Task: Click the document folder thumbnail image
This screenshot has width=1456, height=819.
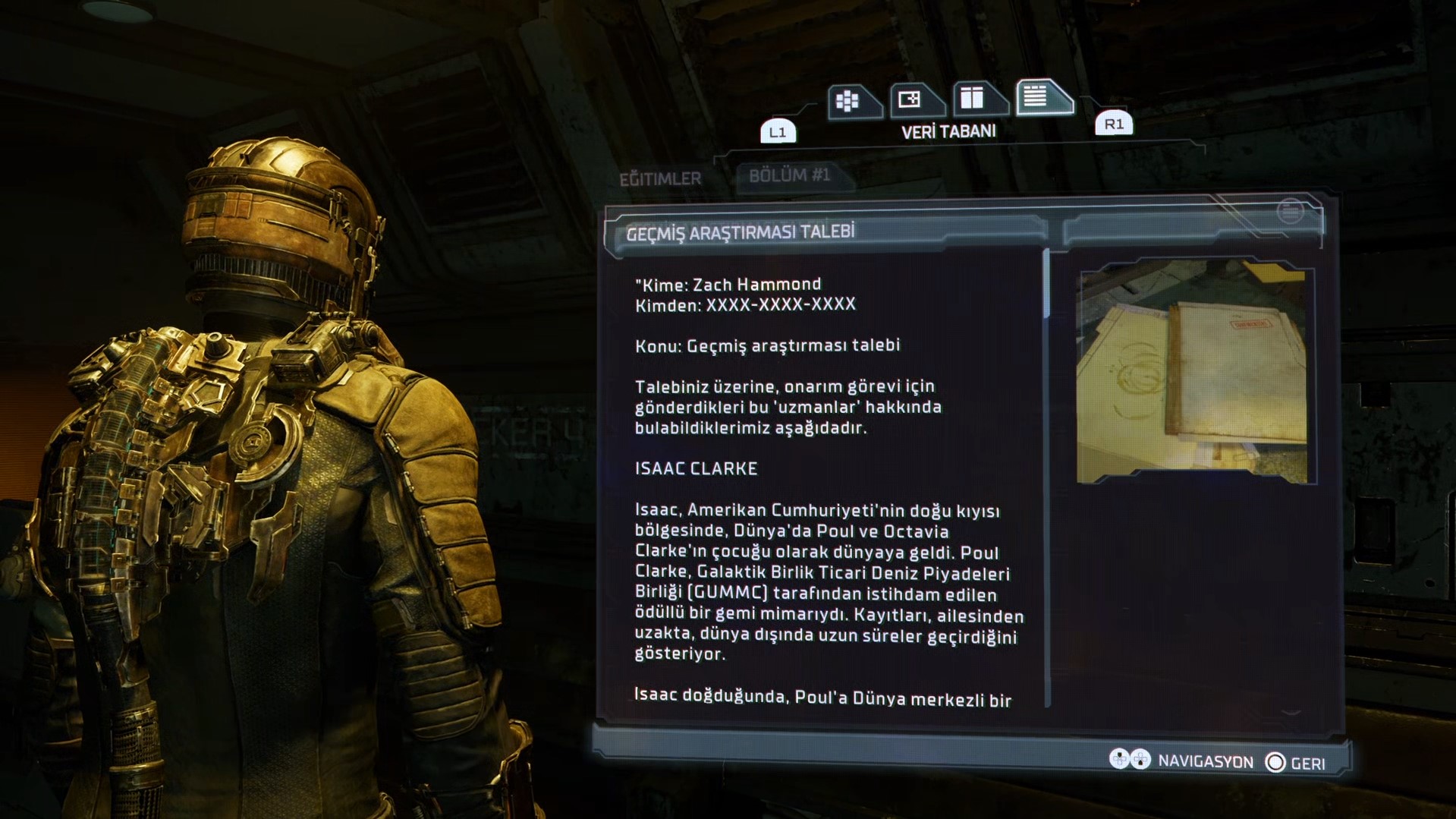Action: coord(1195,373)
